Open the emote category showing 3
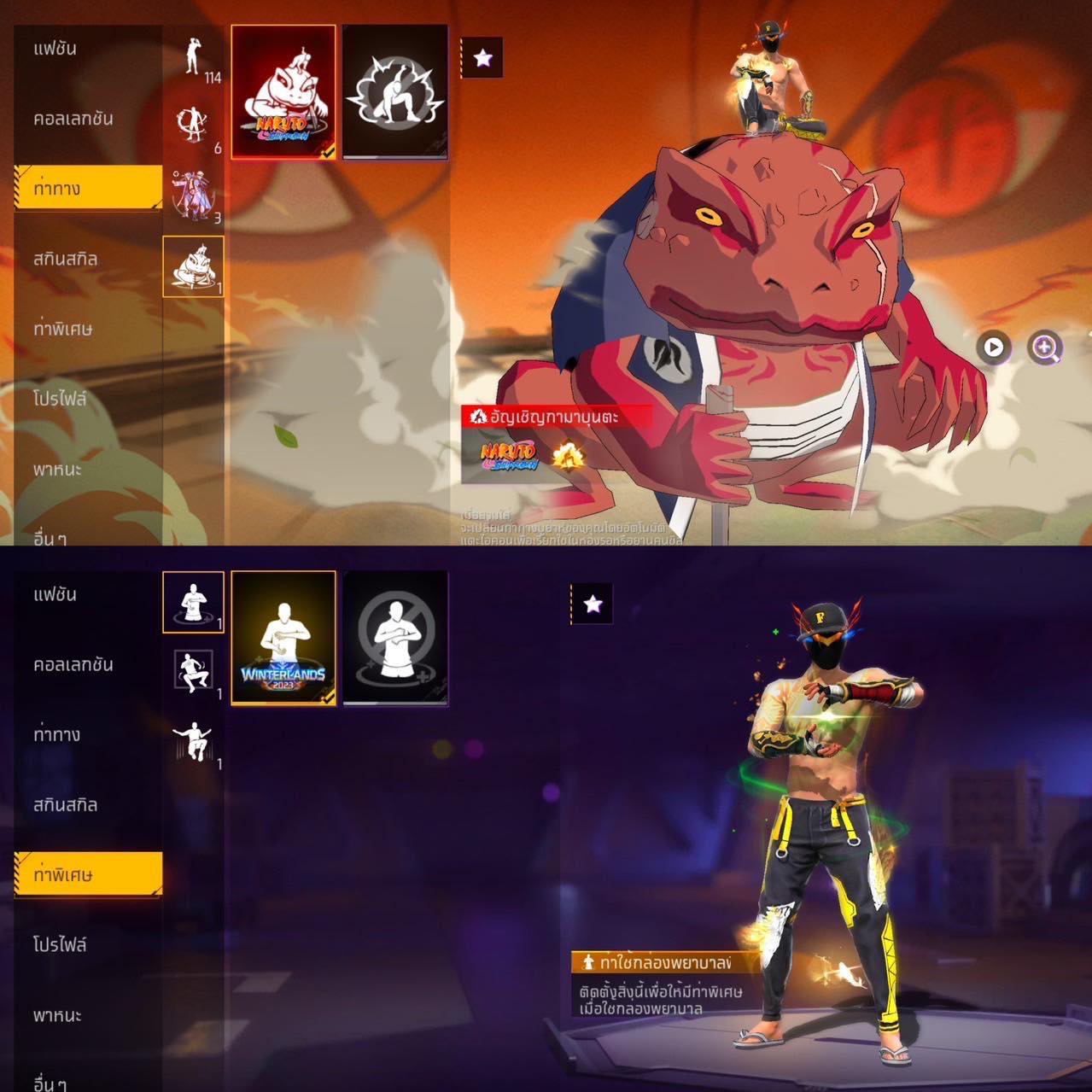1092x1092 pixels. coord(194,196)
